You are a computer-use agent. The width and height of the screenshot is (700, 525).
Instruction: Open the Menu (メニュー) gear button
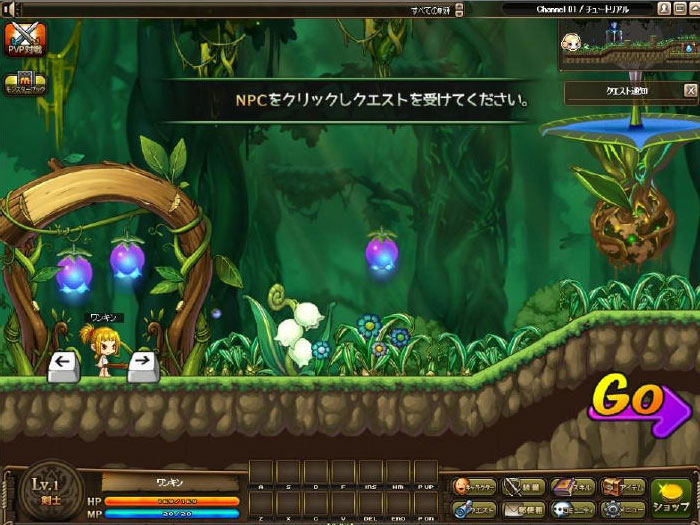click(621, 510)
